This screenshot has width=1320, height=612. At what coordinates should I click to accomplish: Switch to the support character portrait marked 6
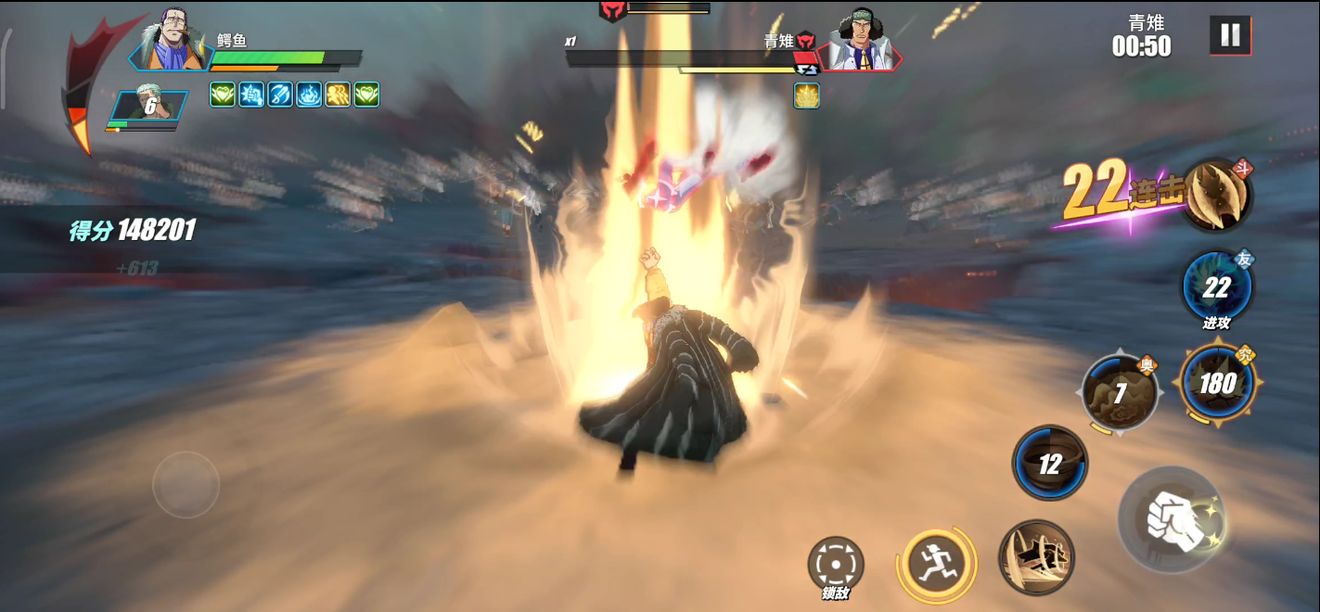click(149, 106)
